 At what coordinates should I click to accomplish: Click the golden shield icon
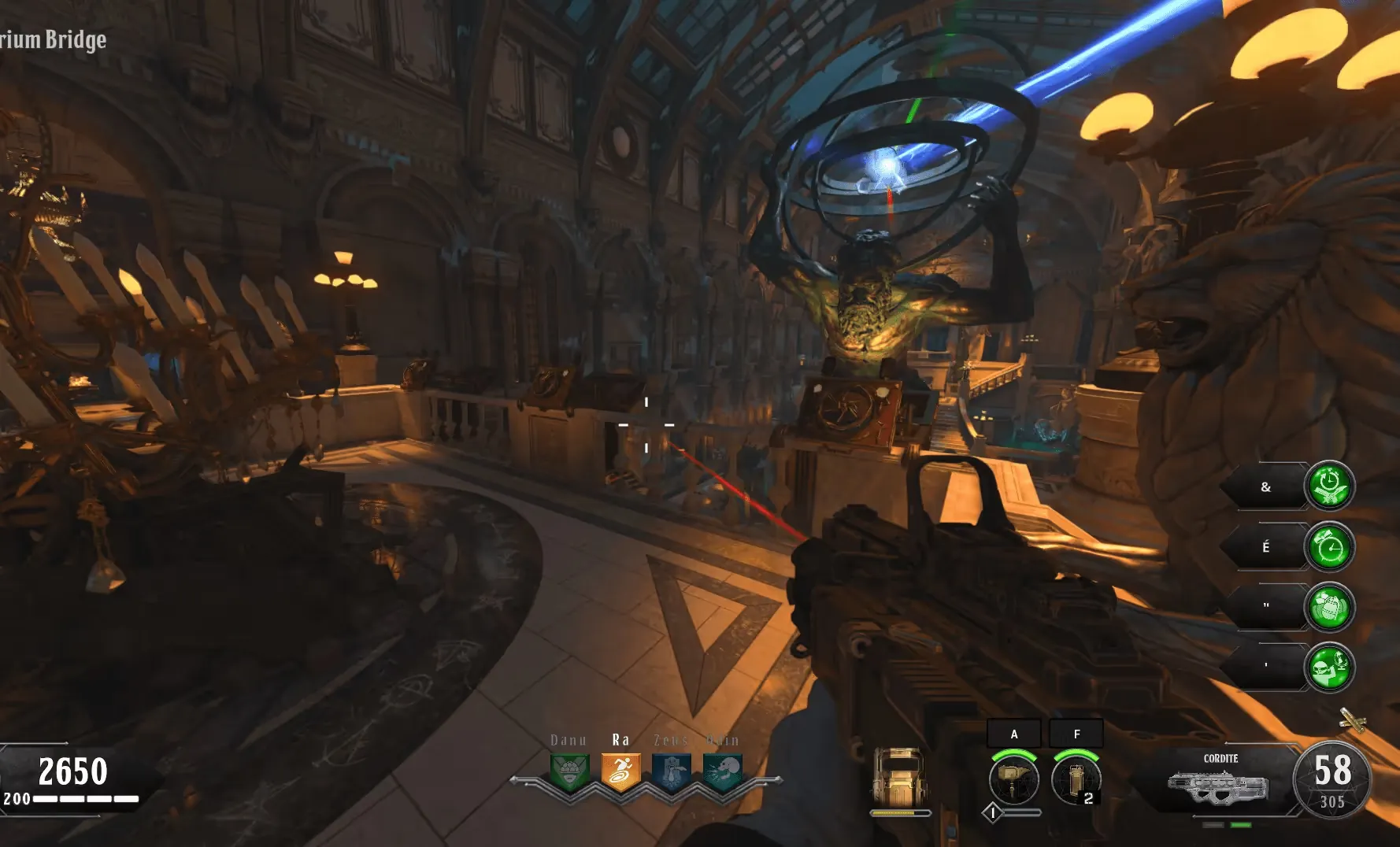click(x=900, y=776)
